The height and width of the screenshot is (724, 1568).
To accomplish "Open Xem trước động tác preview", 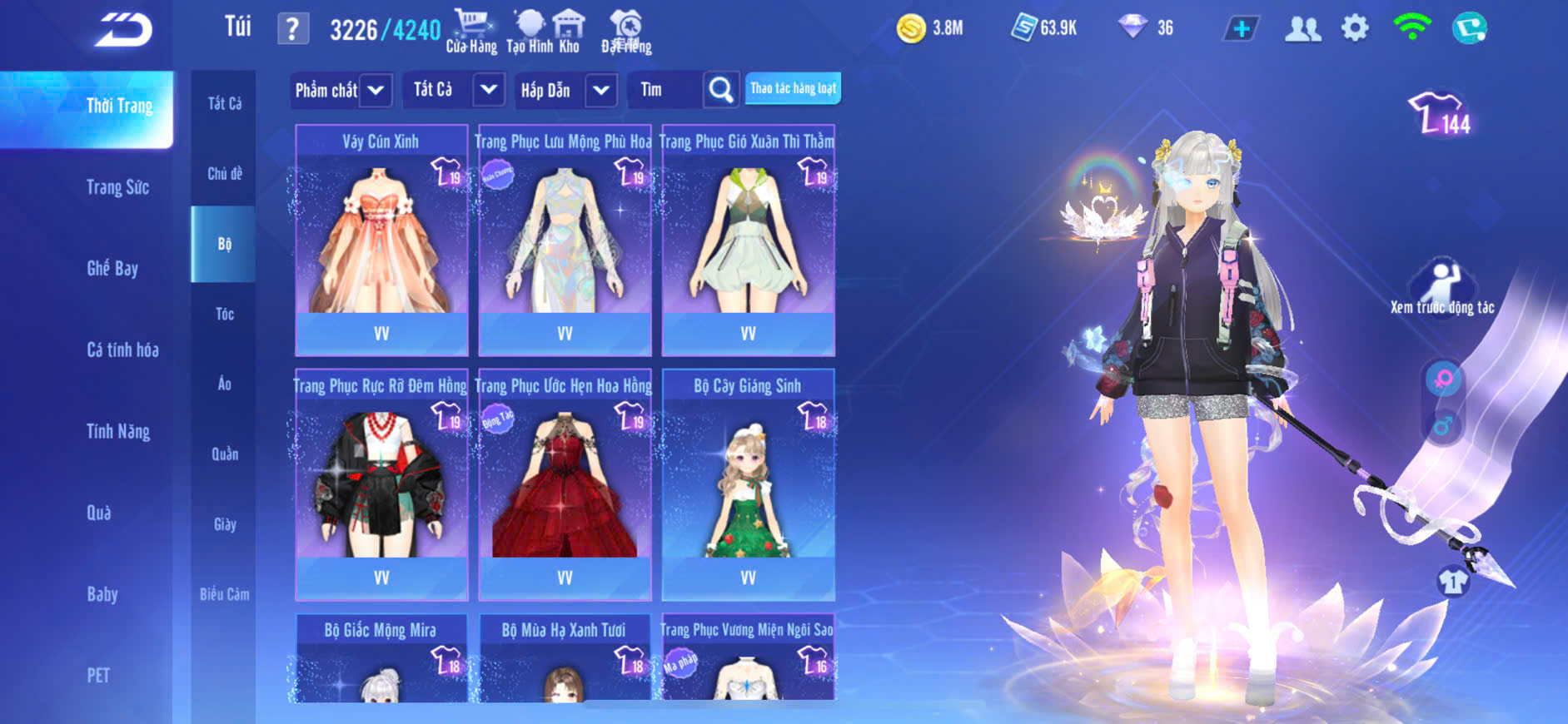I will coord(1442,288).
